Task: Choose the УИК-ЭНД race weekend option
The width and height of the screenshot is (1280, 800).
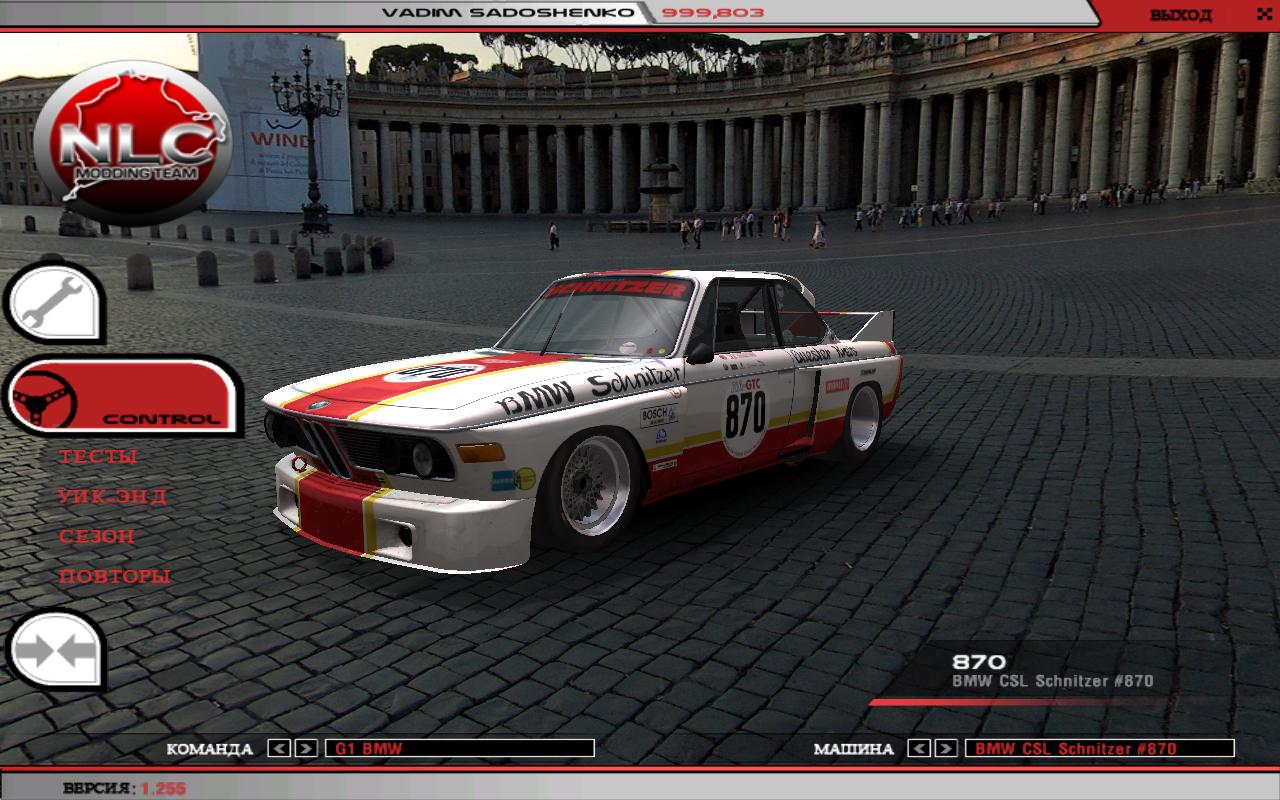Action: 112,497
